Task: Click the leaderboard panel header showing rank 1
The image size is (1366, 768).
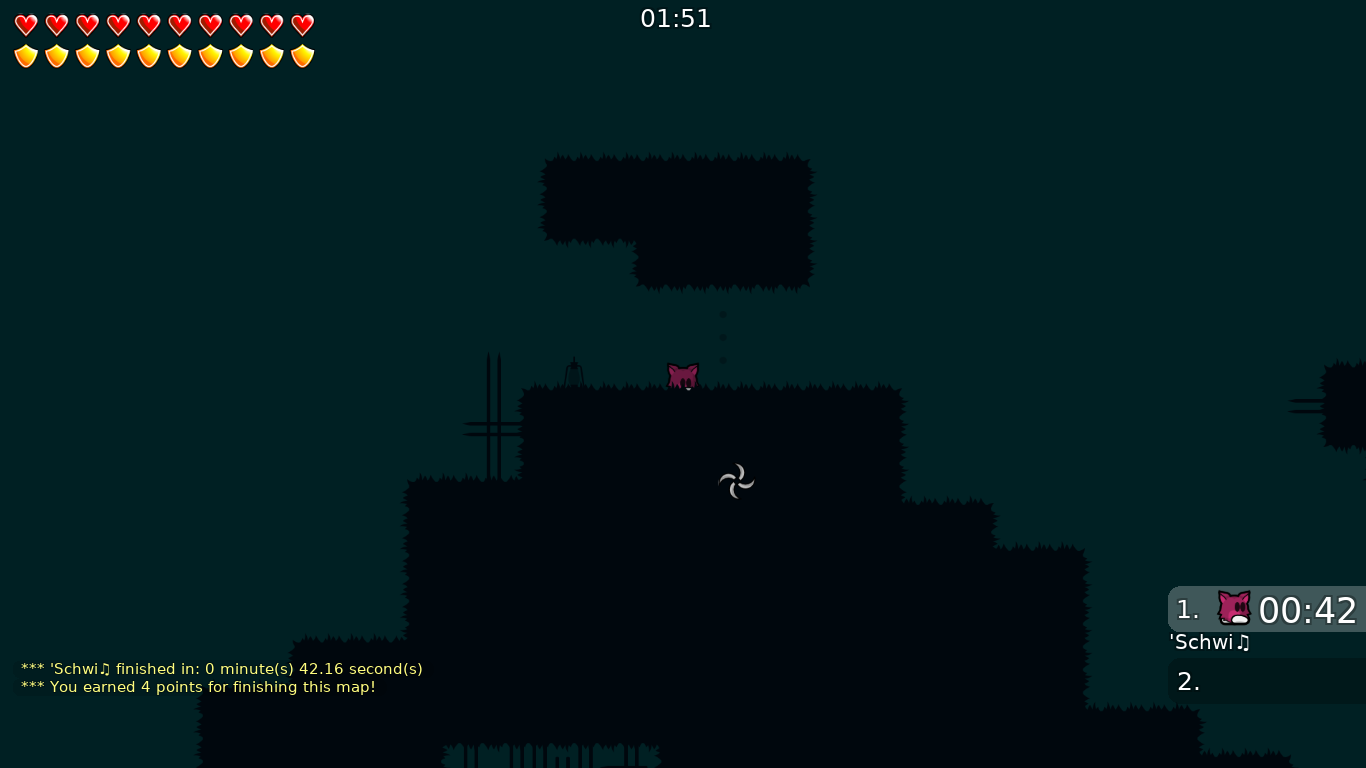Action: pos(1188,609)
